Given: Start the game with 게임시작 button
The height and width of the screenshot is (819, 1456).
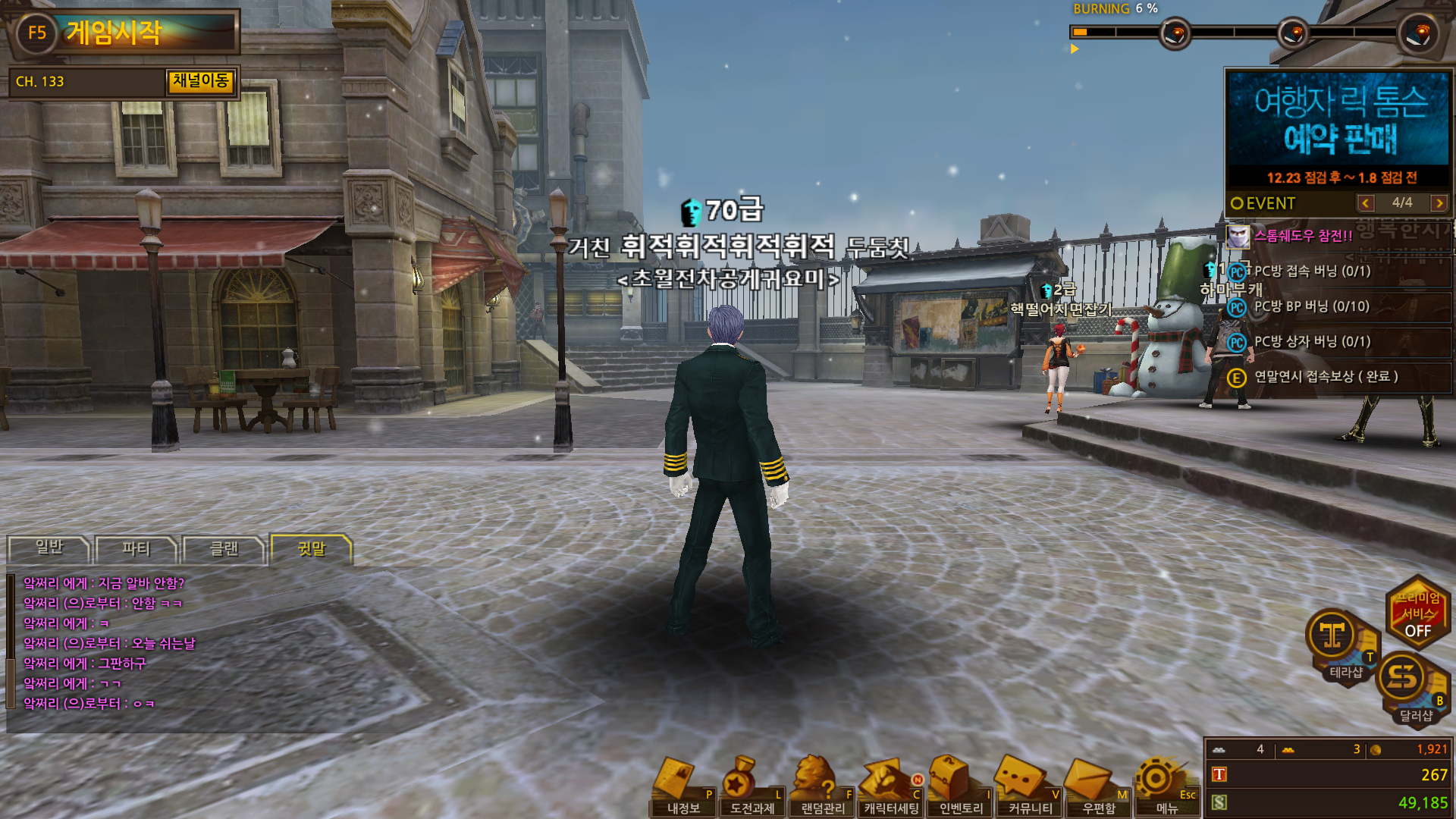Looking at the screenshot, I should pos(124,33).
